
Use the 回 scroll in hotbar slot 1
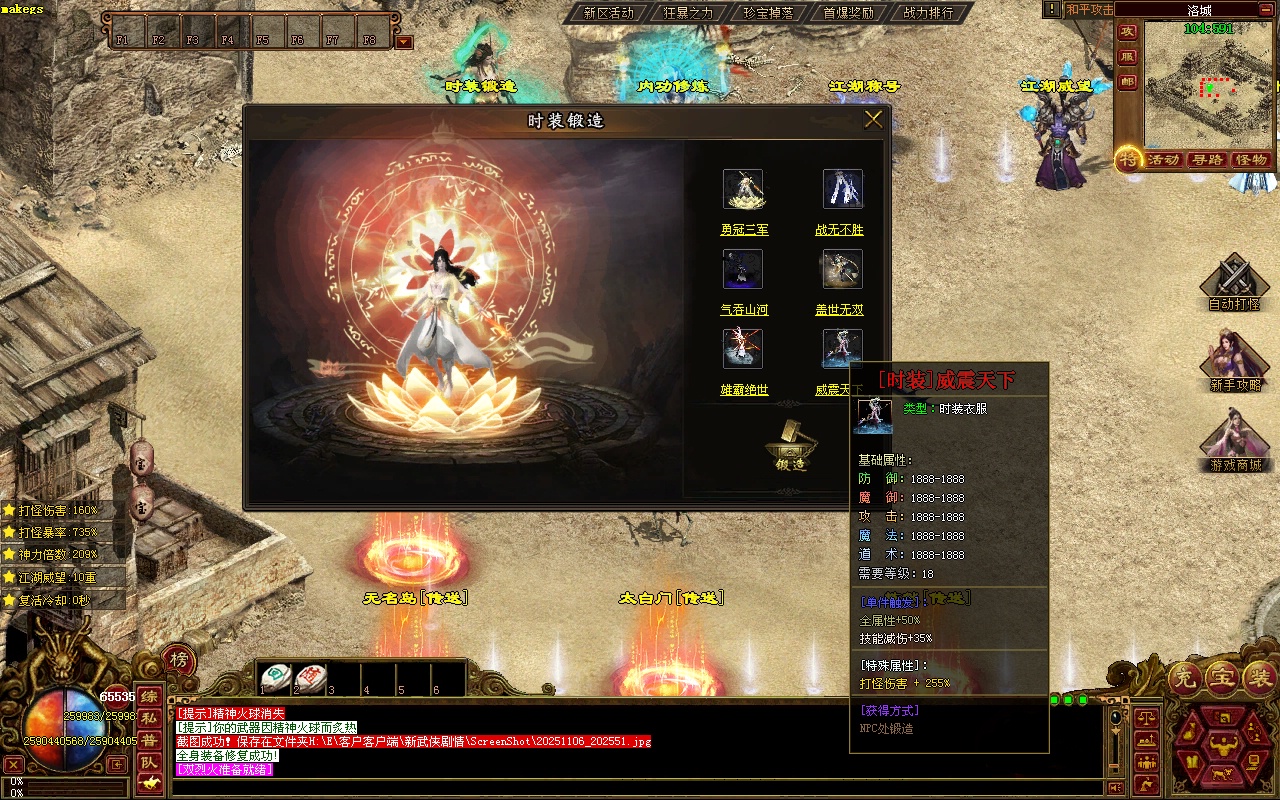pos(276,678)
